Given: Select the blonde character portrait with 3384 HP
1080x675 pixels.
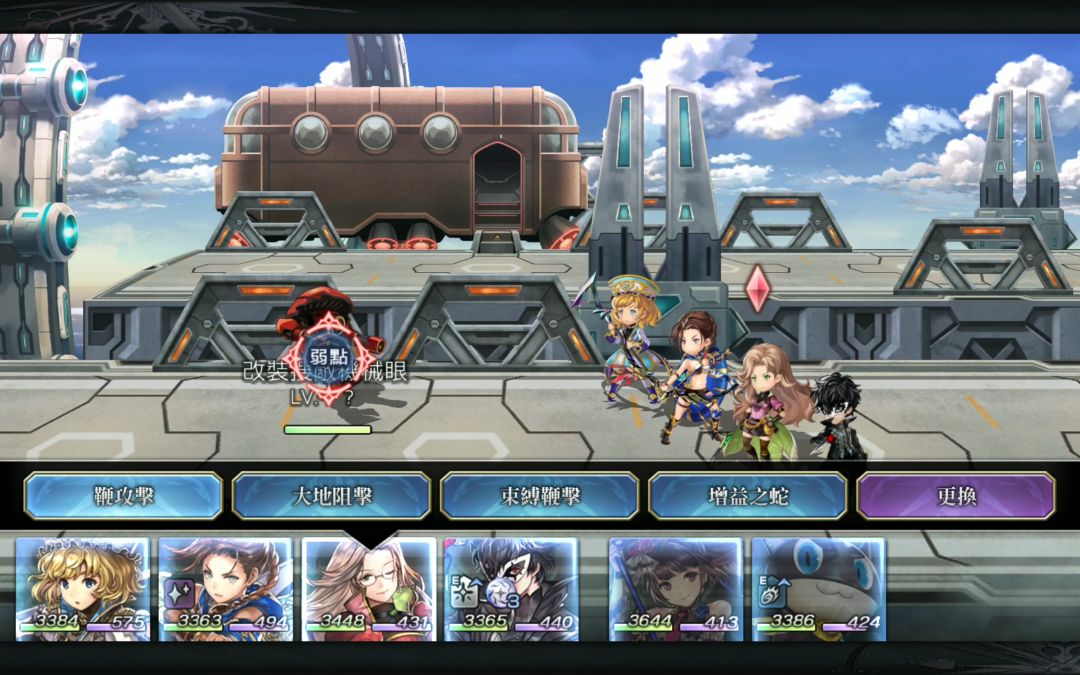Looking at the screenshot, I should point(83,588).
